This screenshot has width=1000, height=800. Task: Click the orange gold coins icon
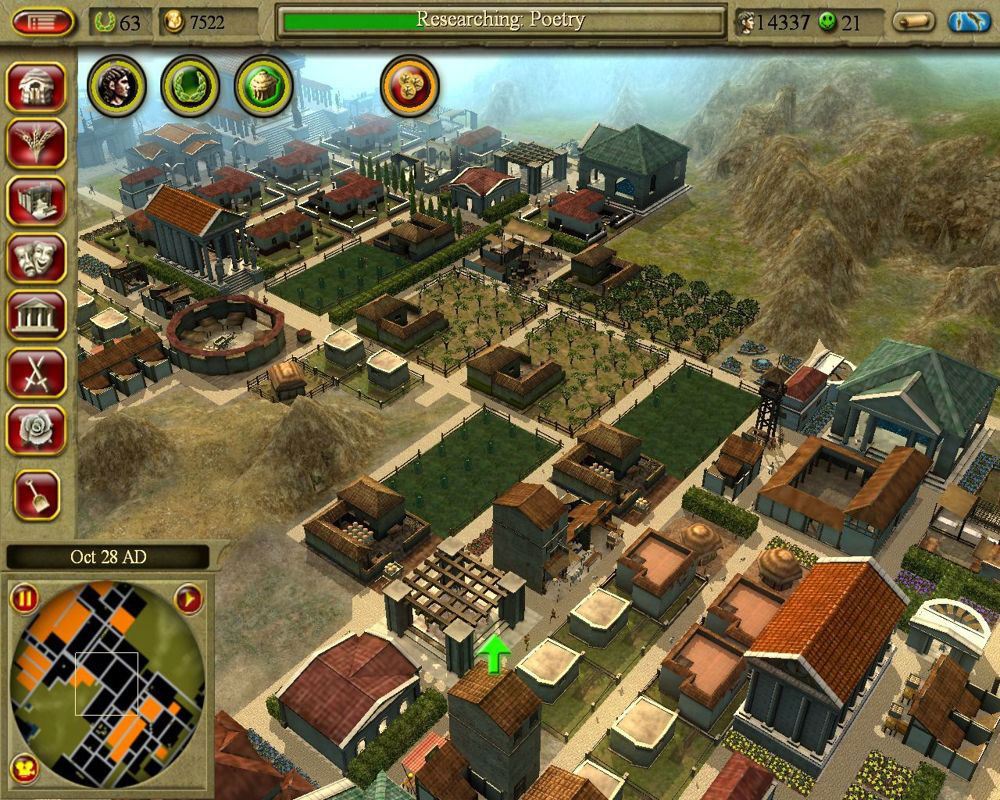[410, 86]
